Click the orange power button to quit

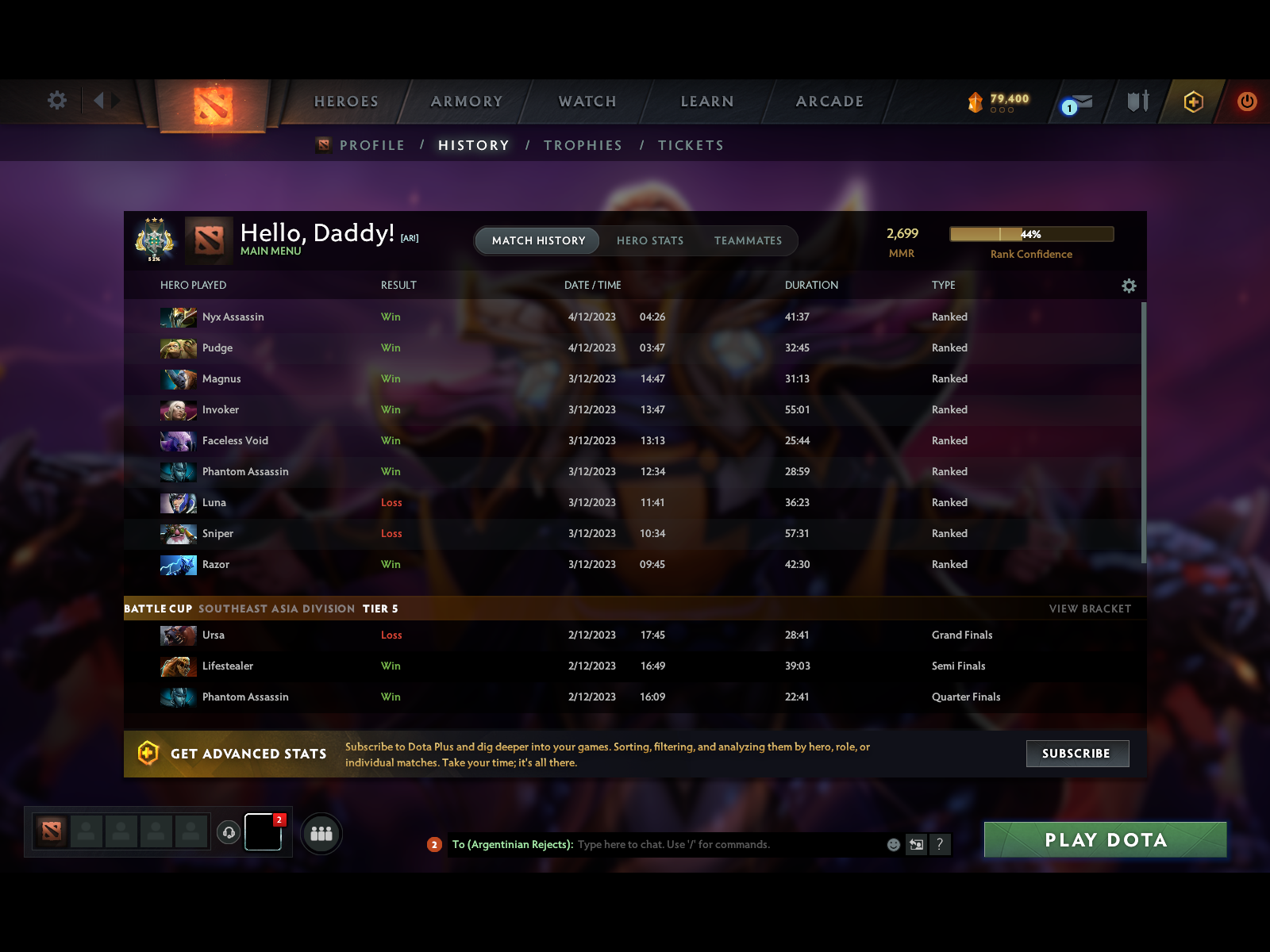pos(1246,102)
